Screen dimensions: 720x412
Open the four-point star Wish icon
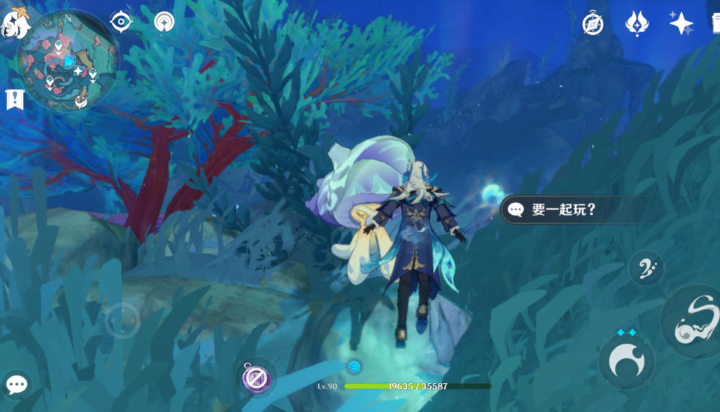pos(681,23)
